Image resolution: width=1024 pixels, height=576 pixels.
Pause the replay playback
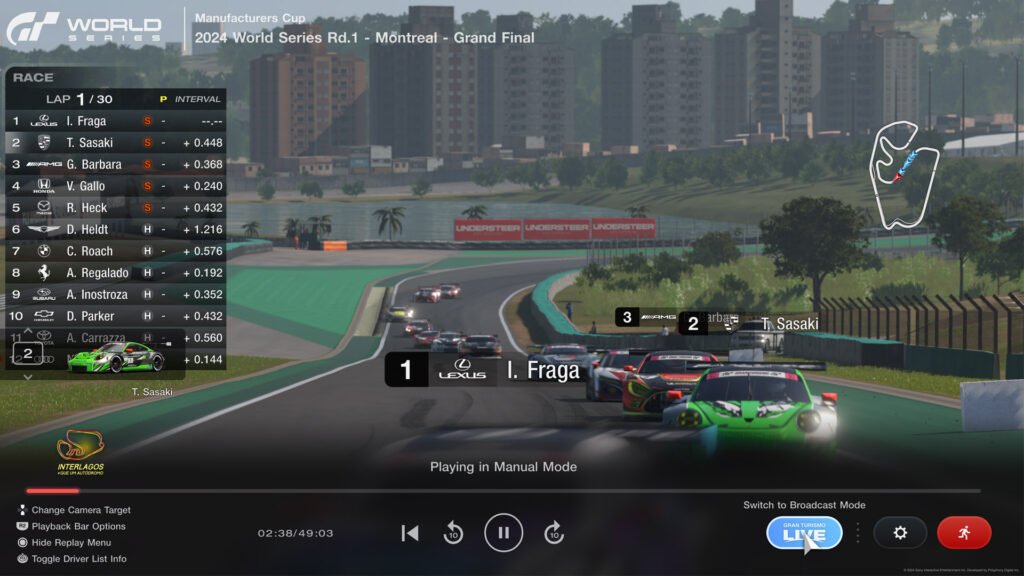coord(503,532)
